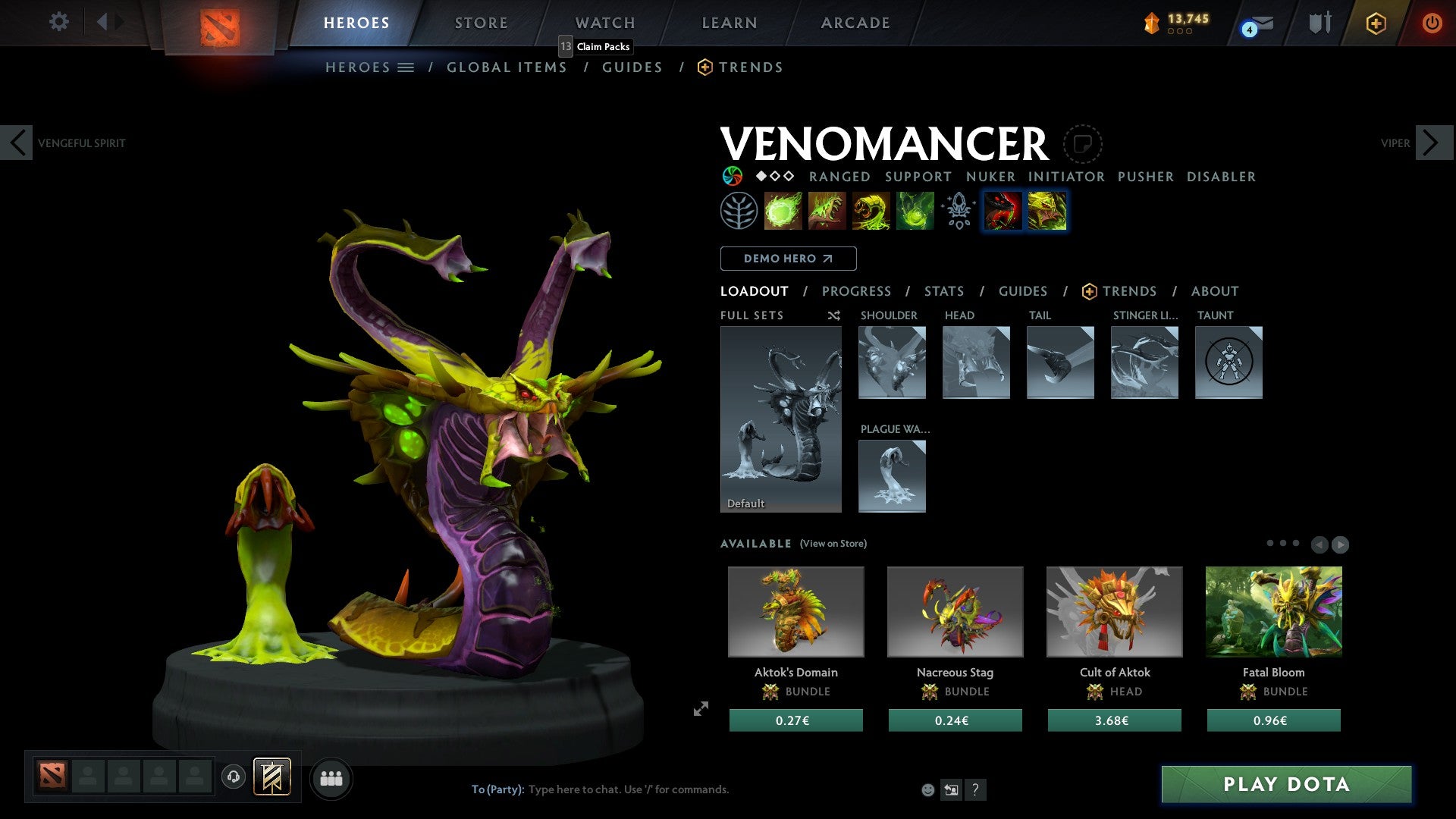The width and height of the screenshot is (1456, 819).
Task: Select the Fatal Bloom bundle thumbnail
Action: point(1274,611)
